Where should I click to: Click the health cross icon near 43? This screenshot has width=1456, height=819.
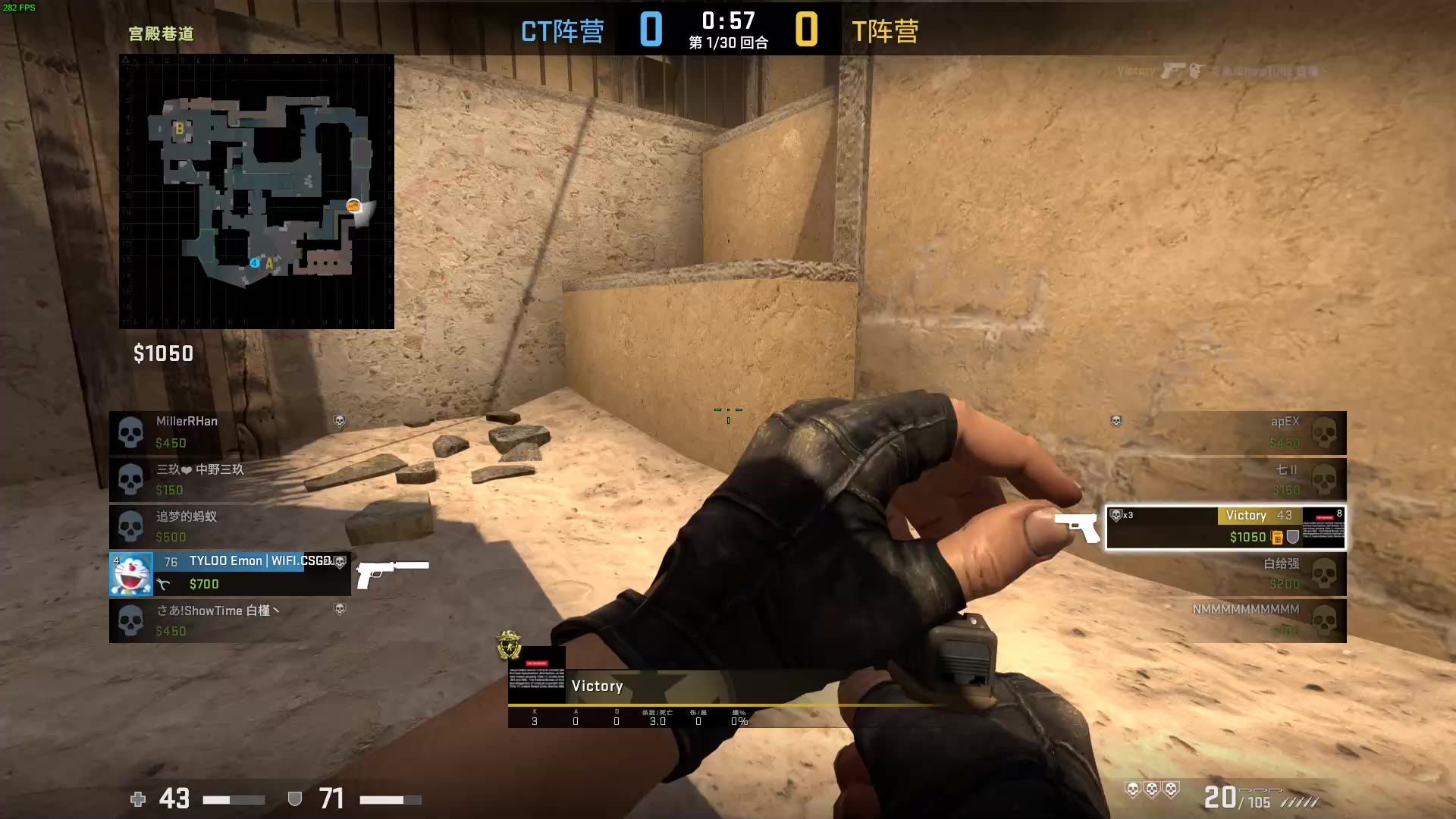[137, 799]
